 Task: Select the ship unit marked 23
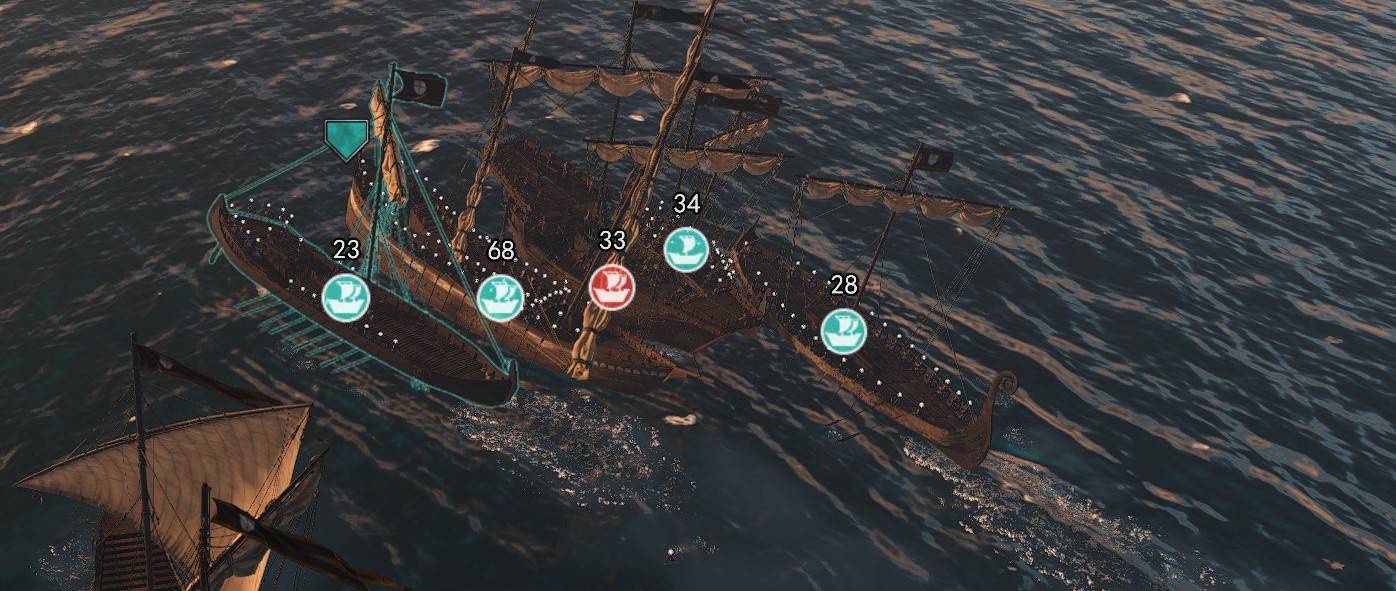[x=346, y=297]
